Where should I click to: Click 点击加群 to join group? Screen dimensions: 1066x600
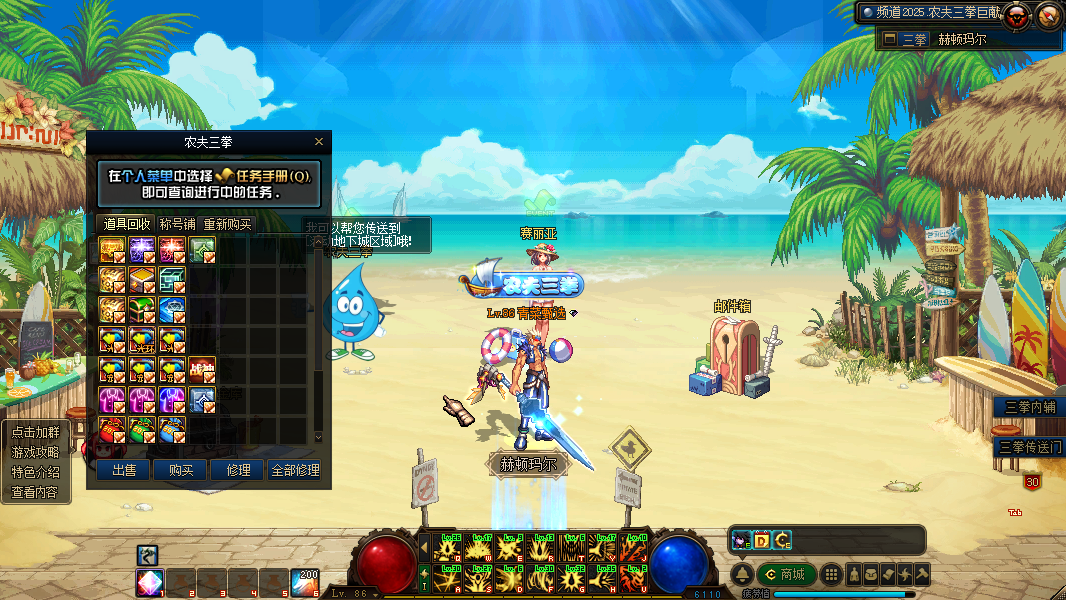34,432
